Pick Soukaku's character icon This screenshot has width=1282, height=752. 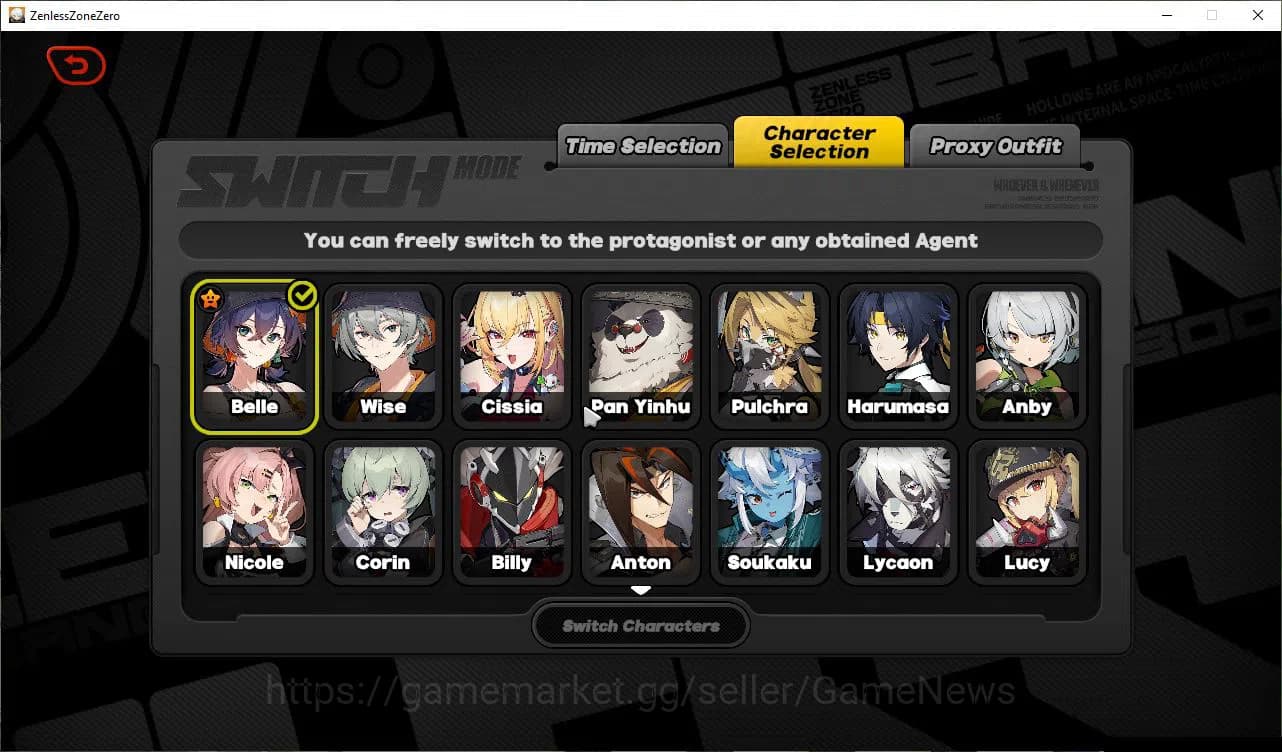point(769,505)
